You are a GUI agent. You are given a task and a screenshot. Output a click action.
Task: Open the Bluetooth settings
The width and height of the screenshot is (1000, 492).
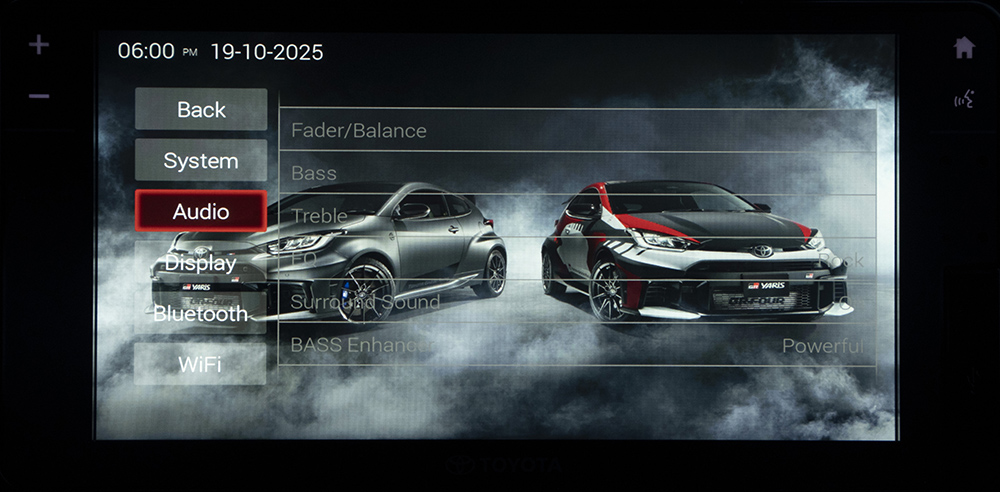(201, 314)
